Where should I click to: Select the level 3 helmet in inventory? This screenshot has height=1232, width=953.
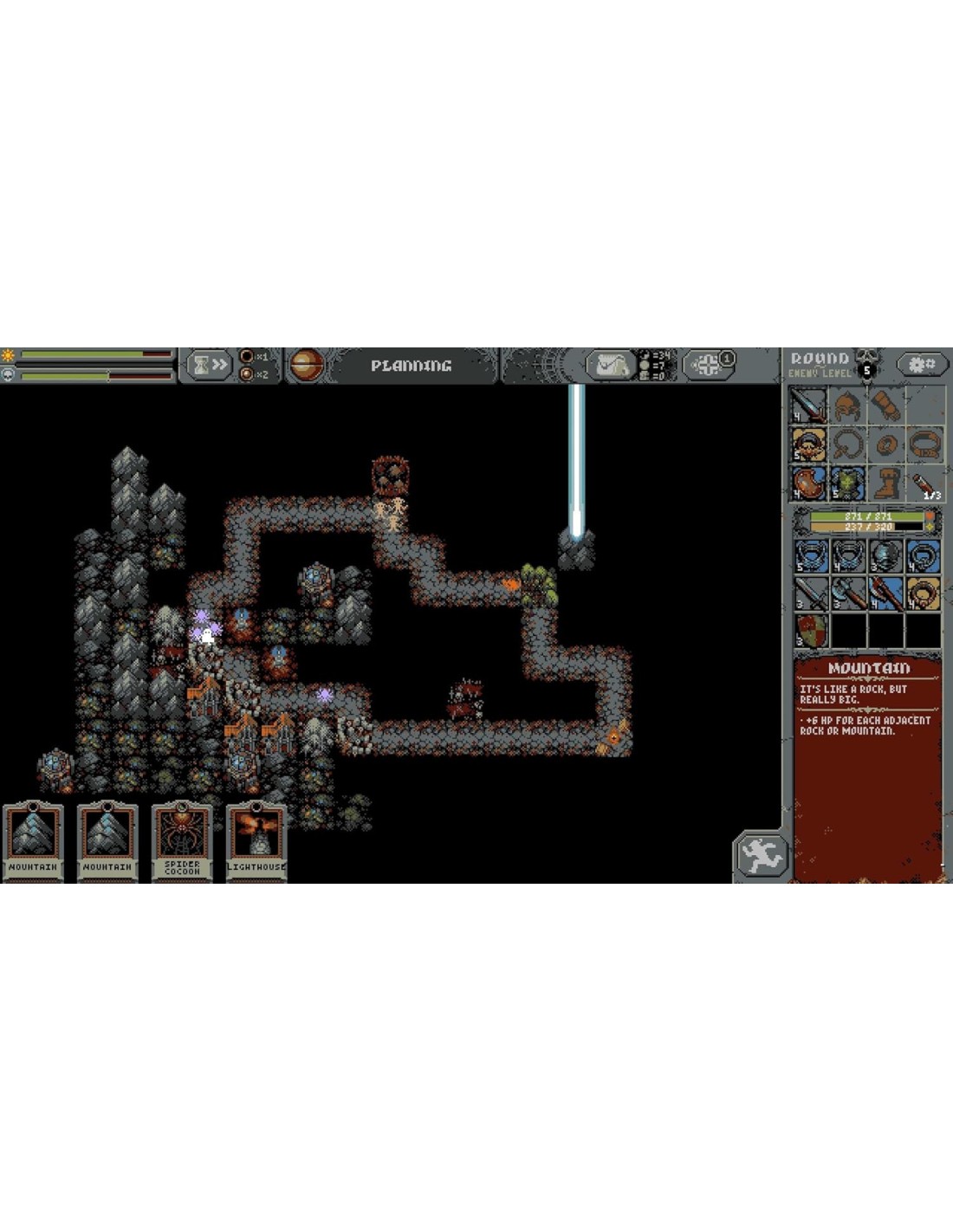(x=885, y=556)
